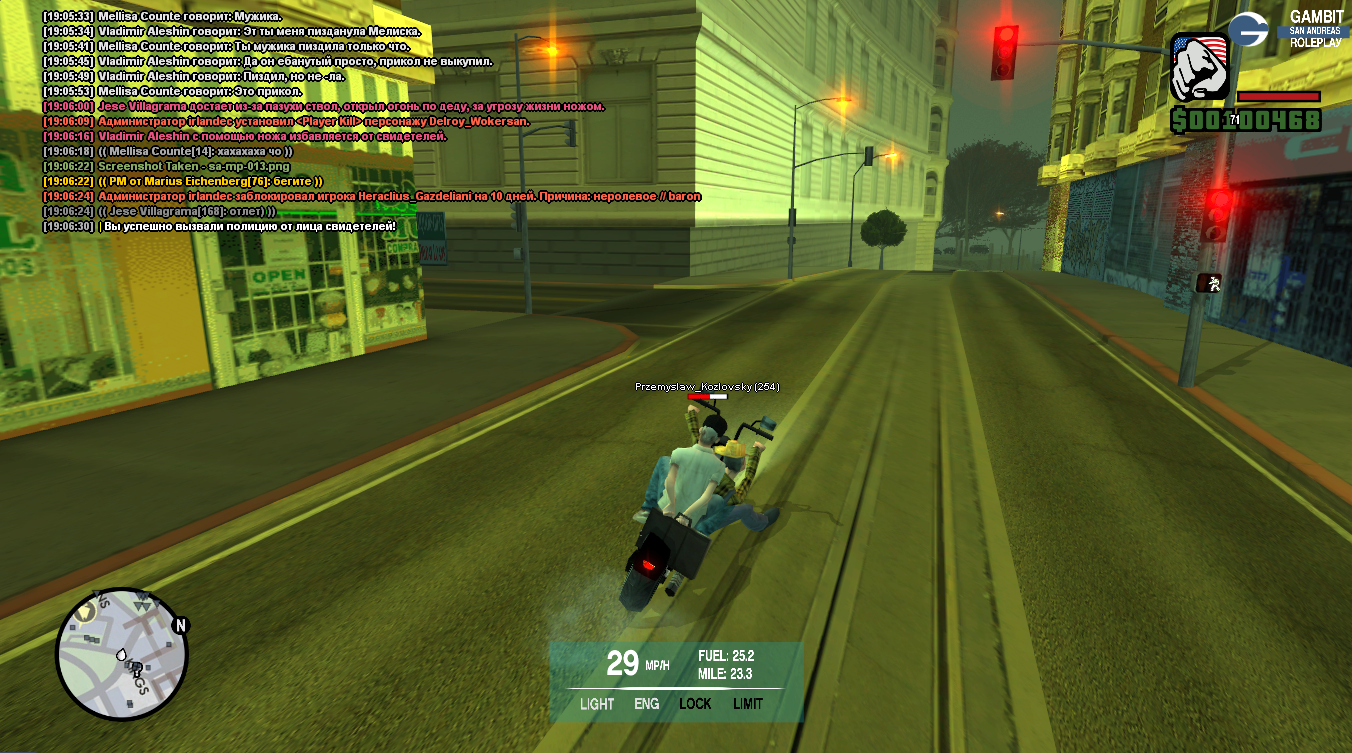Click the Przemyslaw_Kozlovsky player name tag
Image resolution: width=1352 pixels, height=753 pixels.
coord(707,387)
